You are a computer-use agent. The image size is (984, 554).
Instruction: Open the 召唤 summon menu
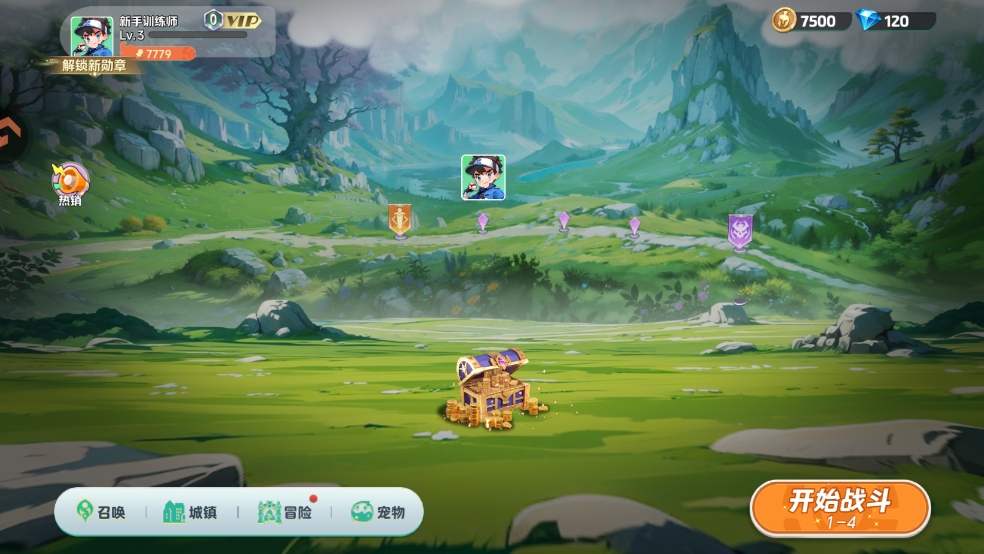[x=102, y=512]
